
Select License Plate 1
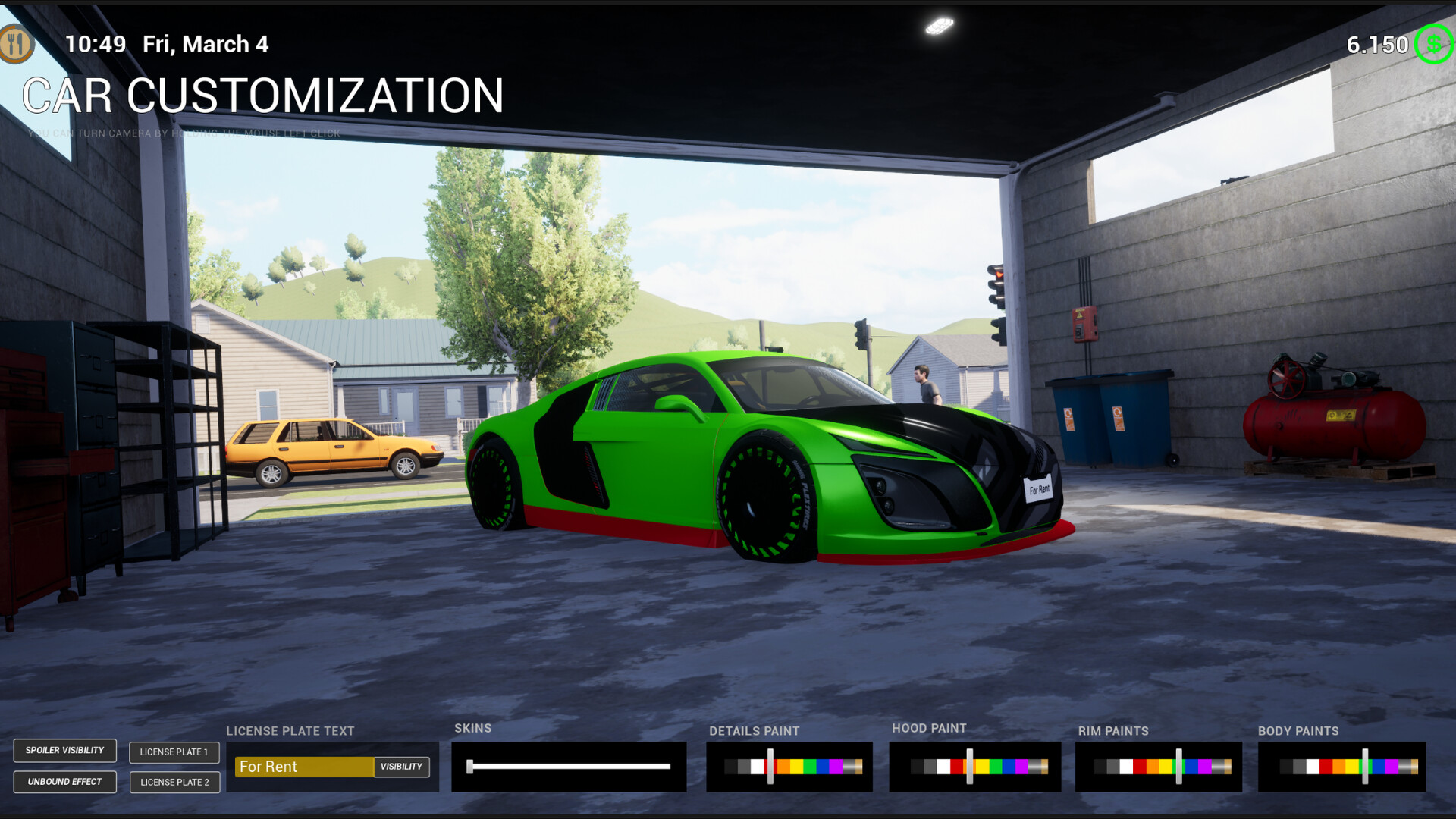pyautogui.click(x=174, y=752)
